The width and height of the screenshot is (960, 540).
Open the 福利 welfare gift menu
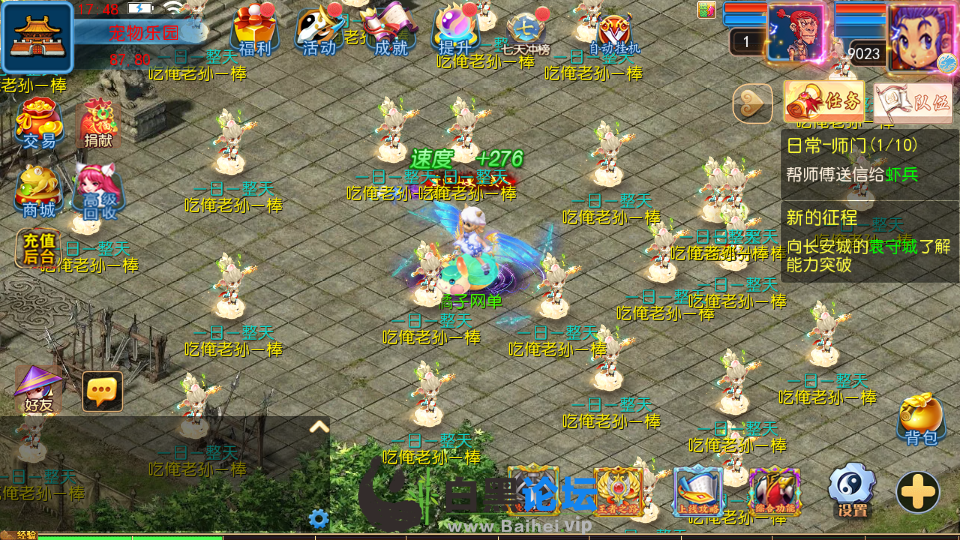point(257,30)
